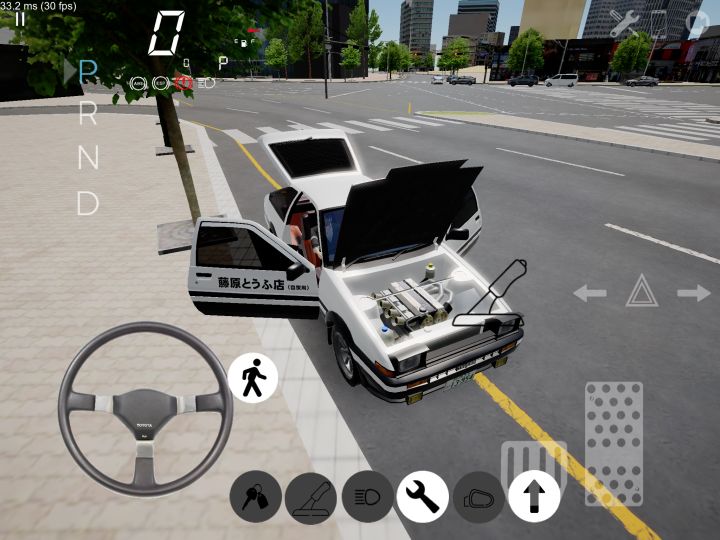The image size is (720, 540).
Task: Toggle the black wrench button
Action: pos(422,497)
